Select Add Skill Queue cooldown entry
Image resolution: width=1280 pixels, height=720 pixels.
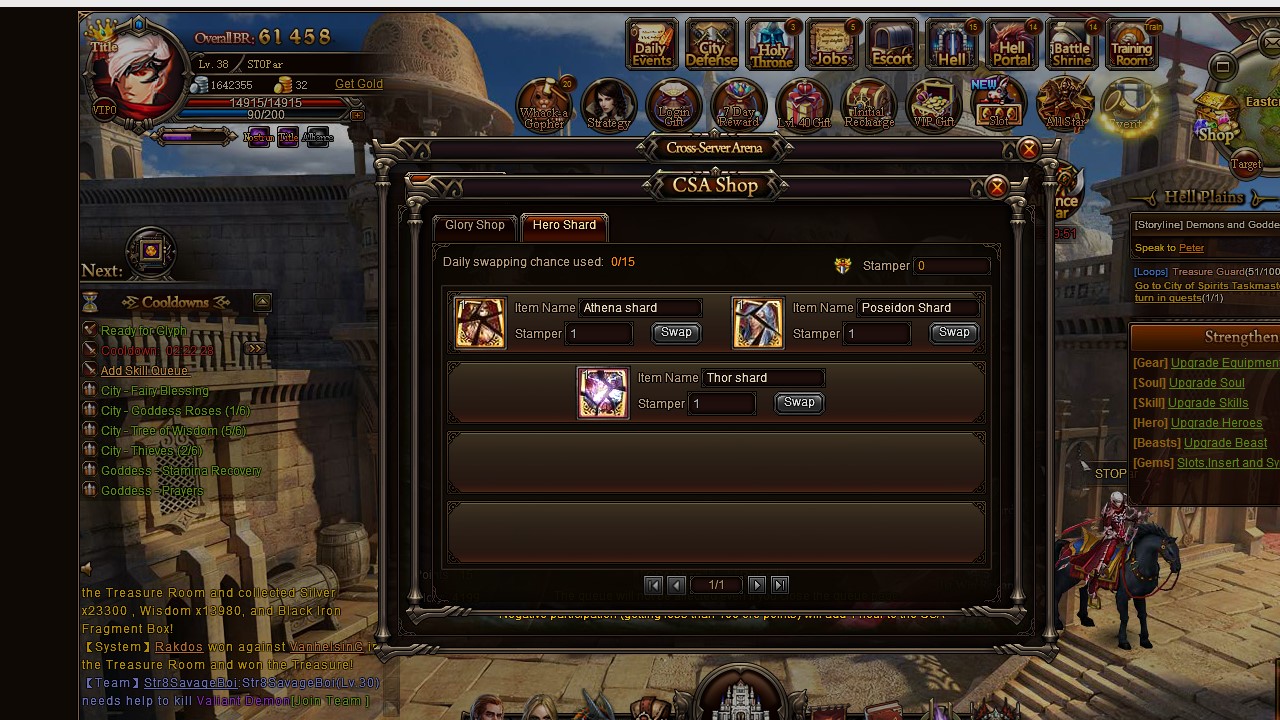[144, 371]
